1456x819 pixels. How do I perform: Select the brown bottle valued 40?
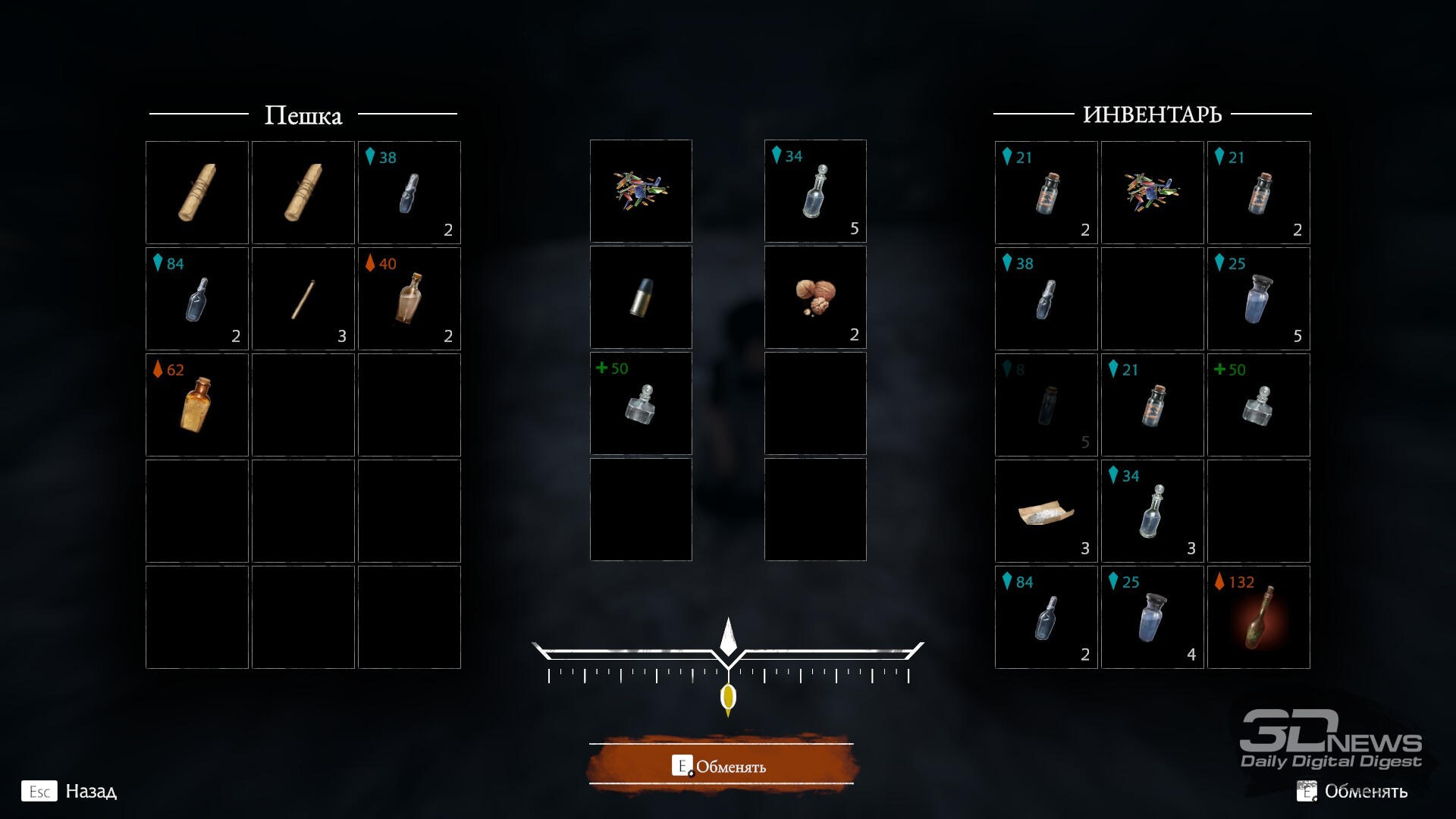click(x=409, y=299)
